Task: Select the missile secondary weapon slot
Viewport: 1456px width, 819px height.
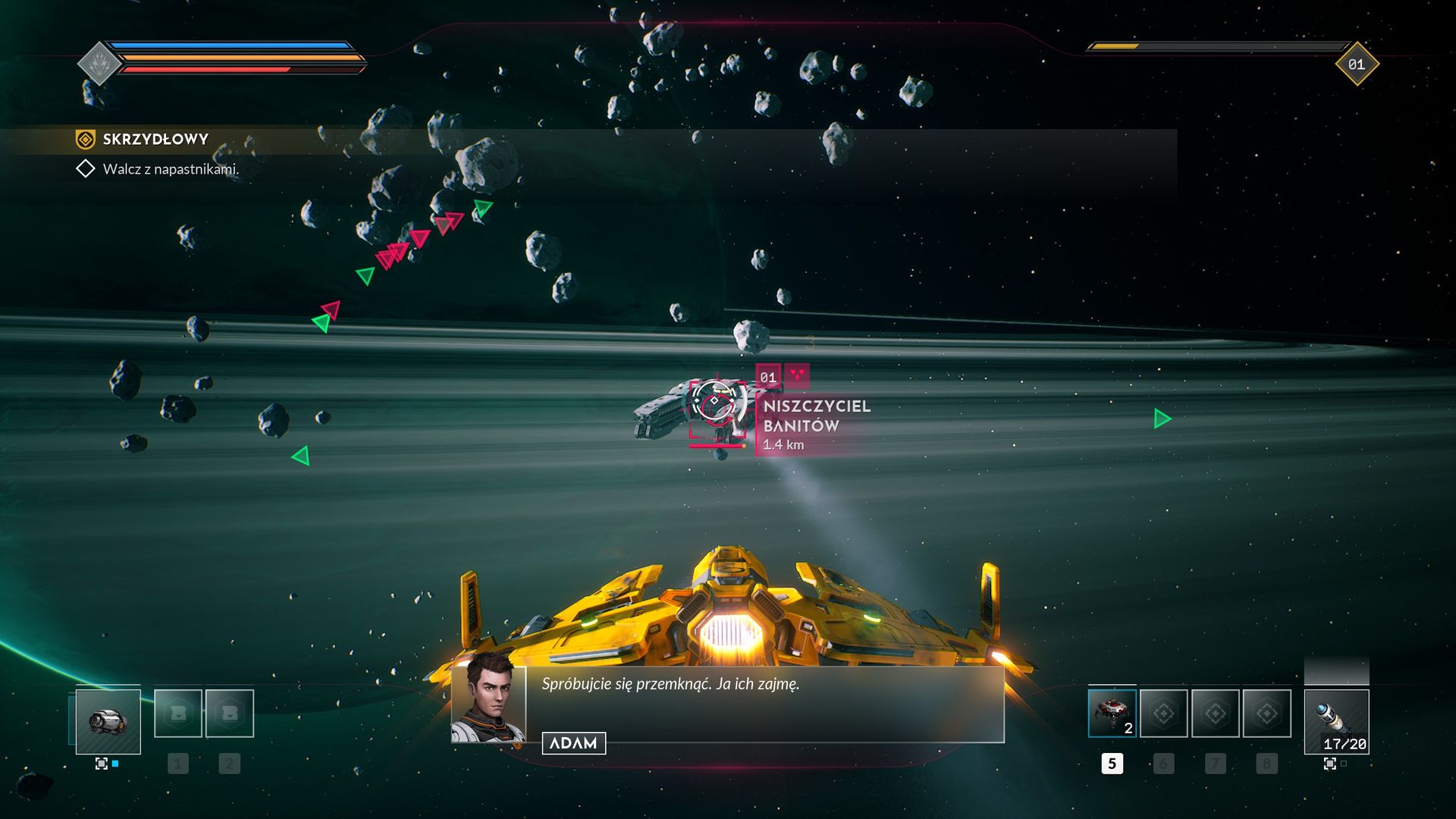Action: pyautogui.click(x=1336, y=721)
